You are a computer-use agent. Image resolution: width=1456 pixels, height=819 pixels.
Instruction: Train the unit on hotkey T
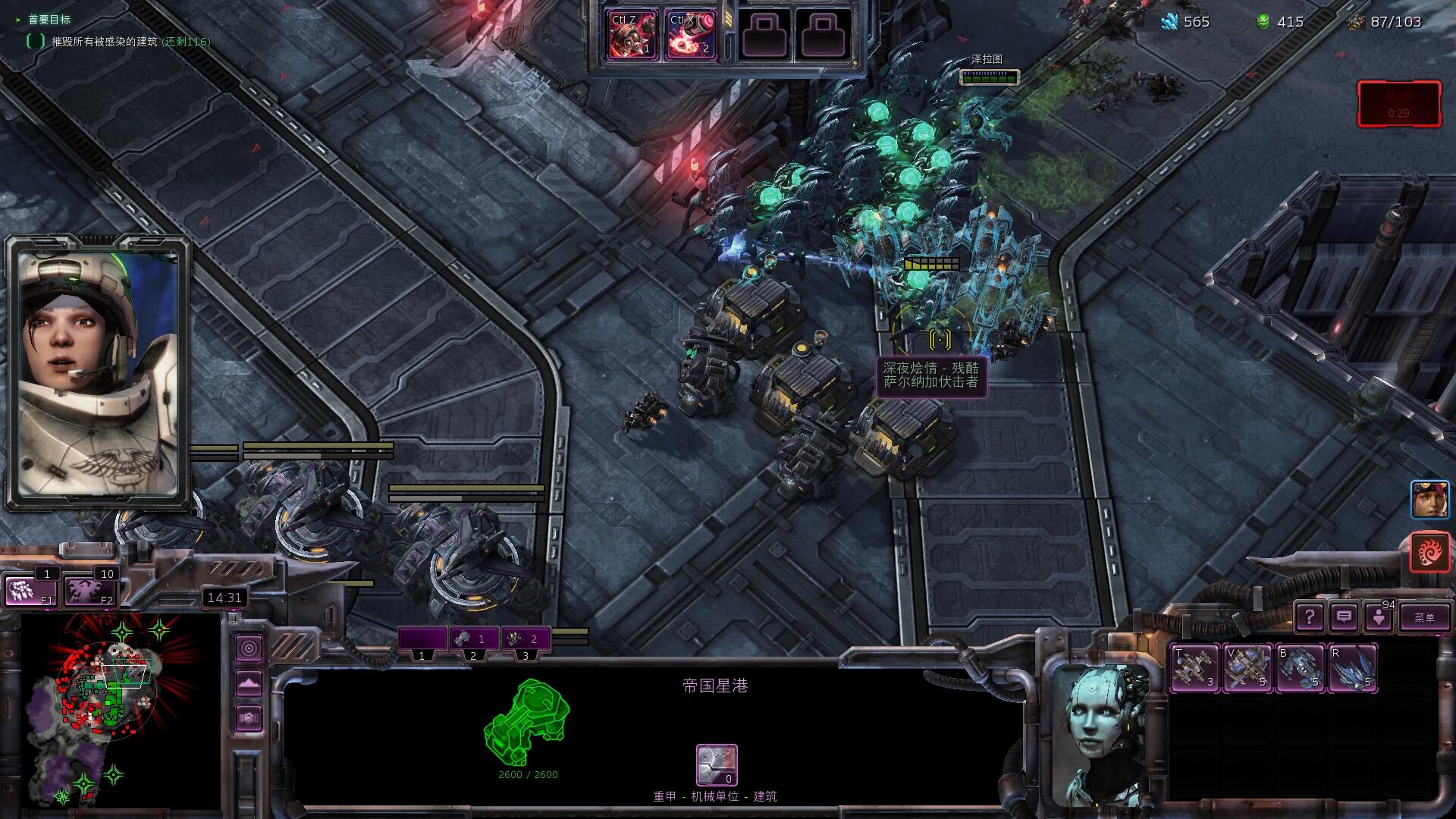1195,667
